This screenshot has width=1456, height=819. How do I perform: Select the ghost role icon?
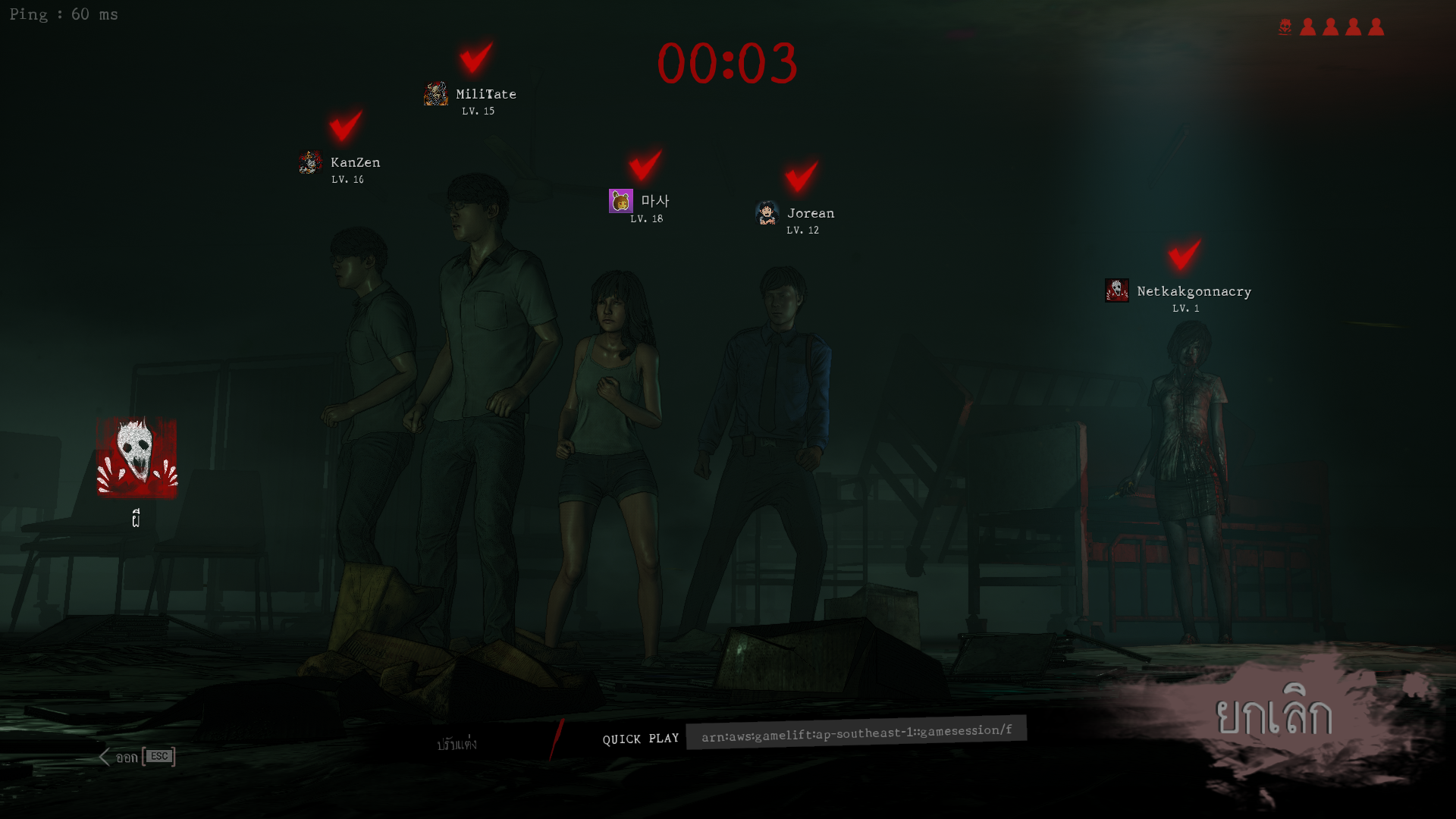[136, 458]
